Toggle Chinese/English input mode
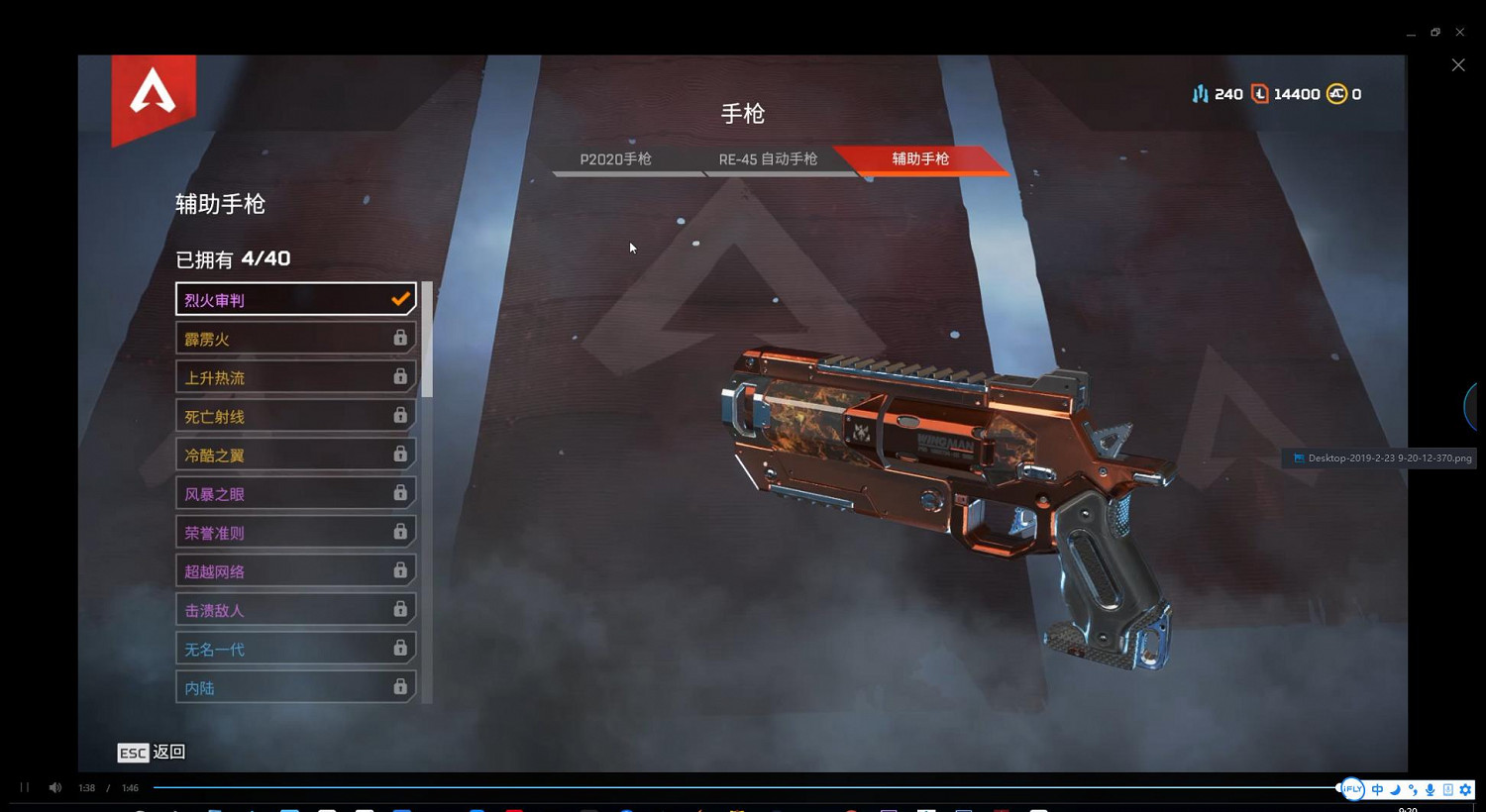Image resolution: width=1486 pixels, height=812 pixels. [1377, 789]
